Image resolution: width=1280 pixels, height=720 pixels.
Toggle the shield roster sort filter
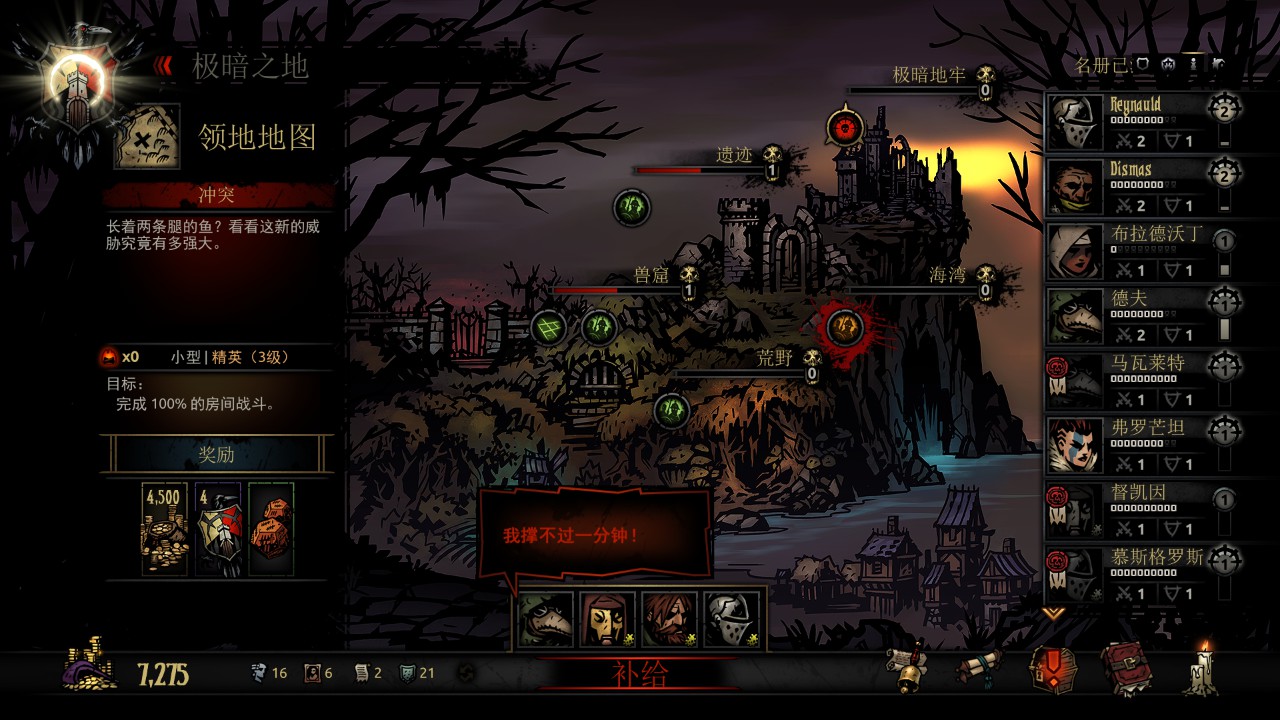(1142, 65)
